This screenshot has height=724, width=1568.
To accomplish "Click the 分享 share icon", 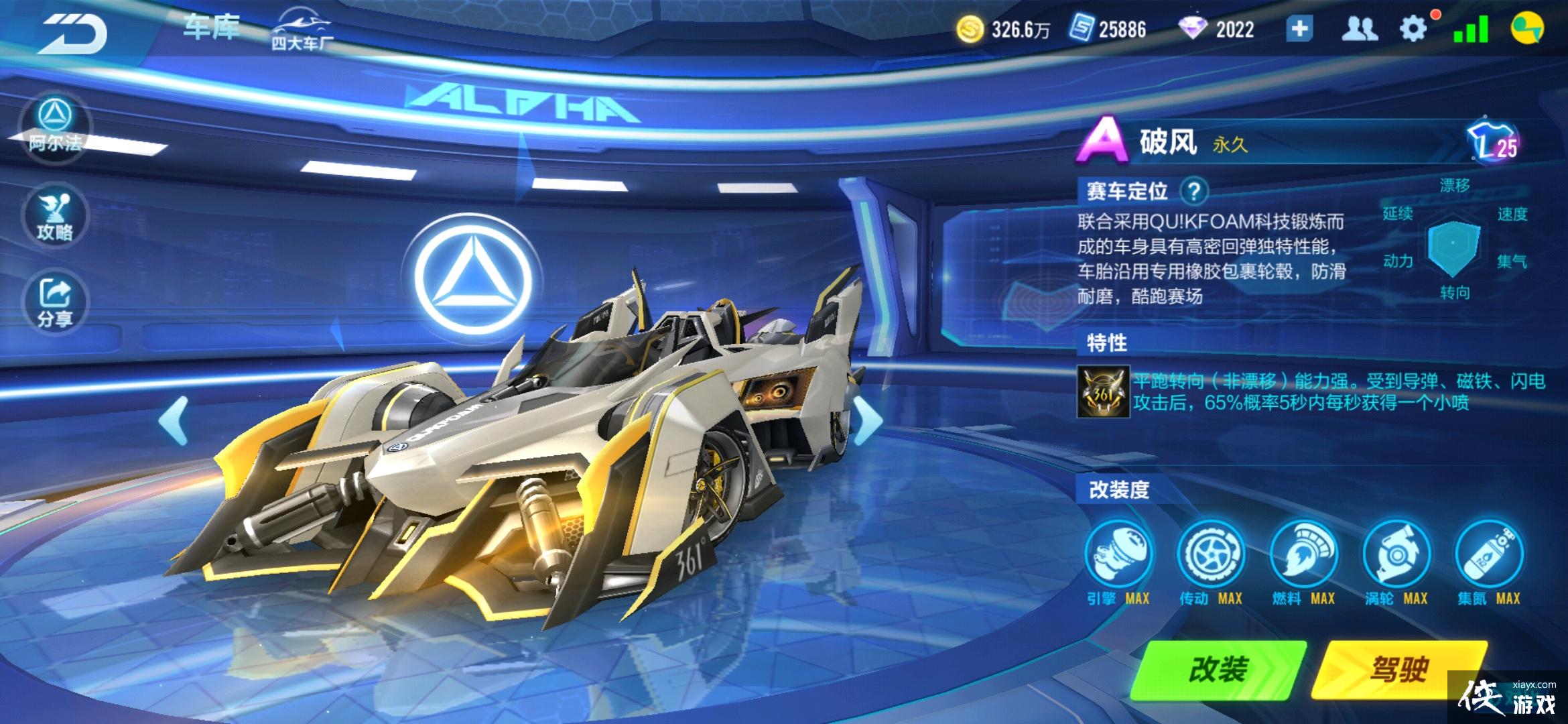I will (55, 303).
